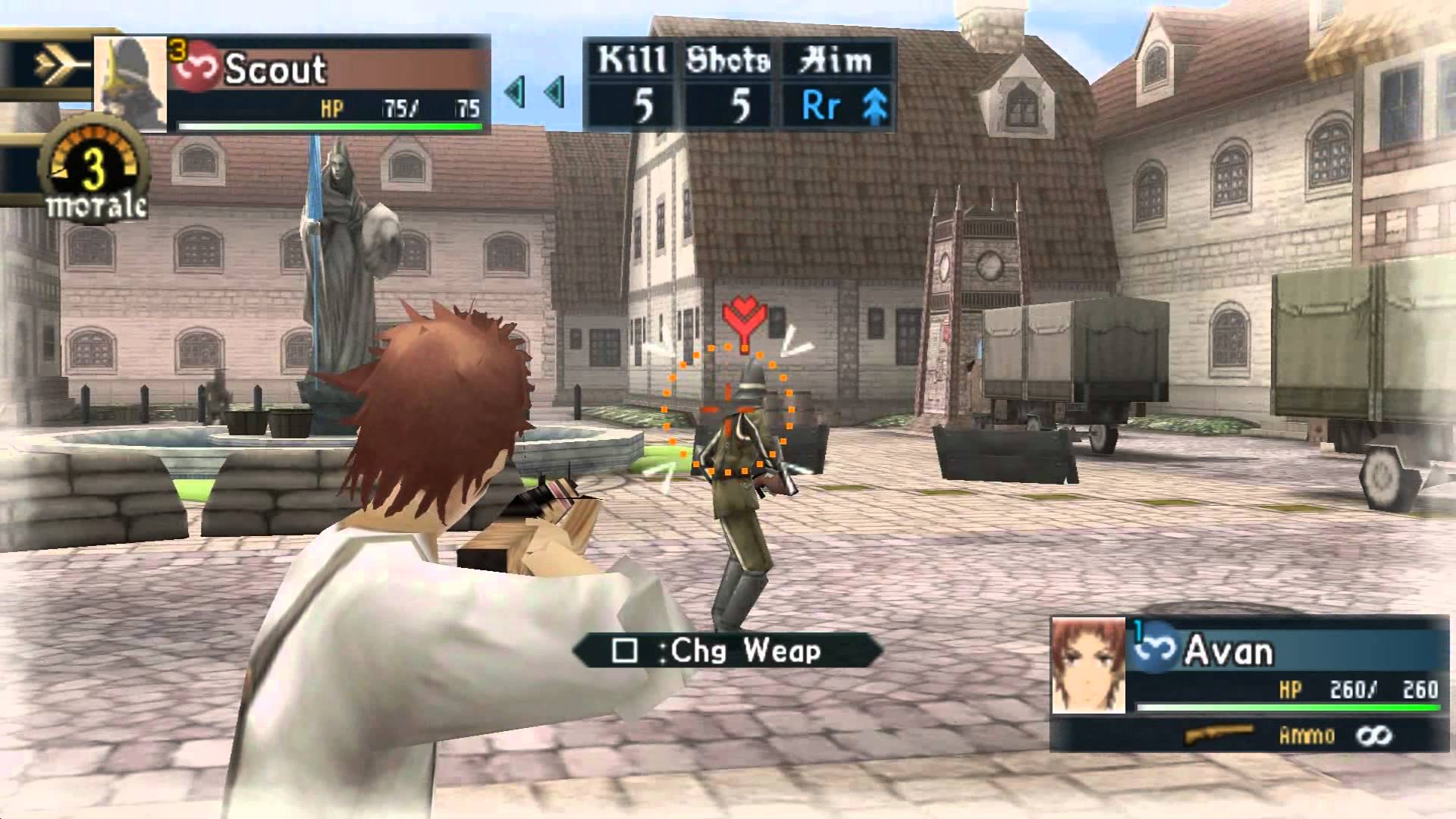Click the enemy Scout portrait
The image size is (1456, 819).
pos(130,83)
